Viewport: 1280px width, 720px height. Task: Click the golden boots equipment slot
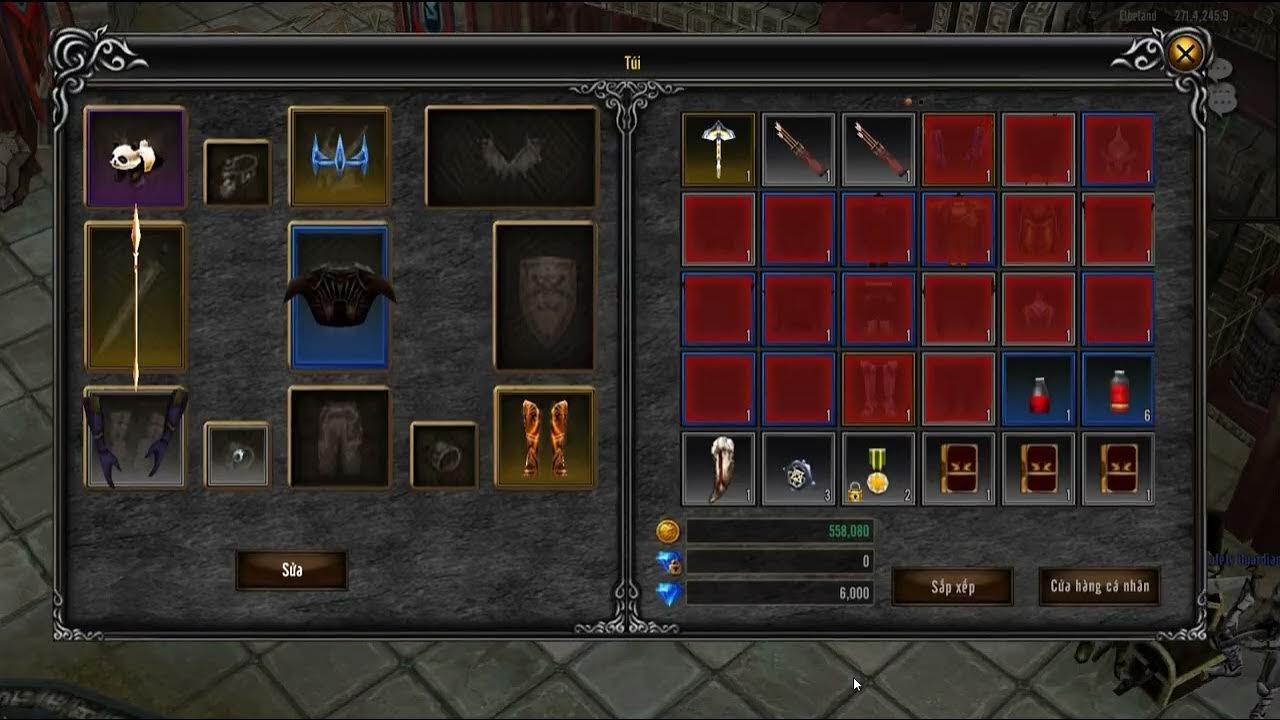point(545,438)
